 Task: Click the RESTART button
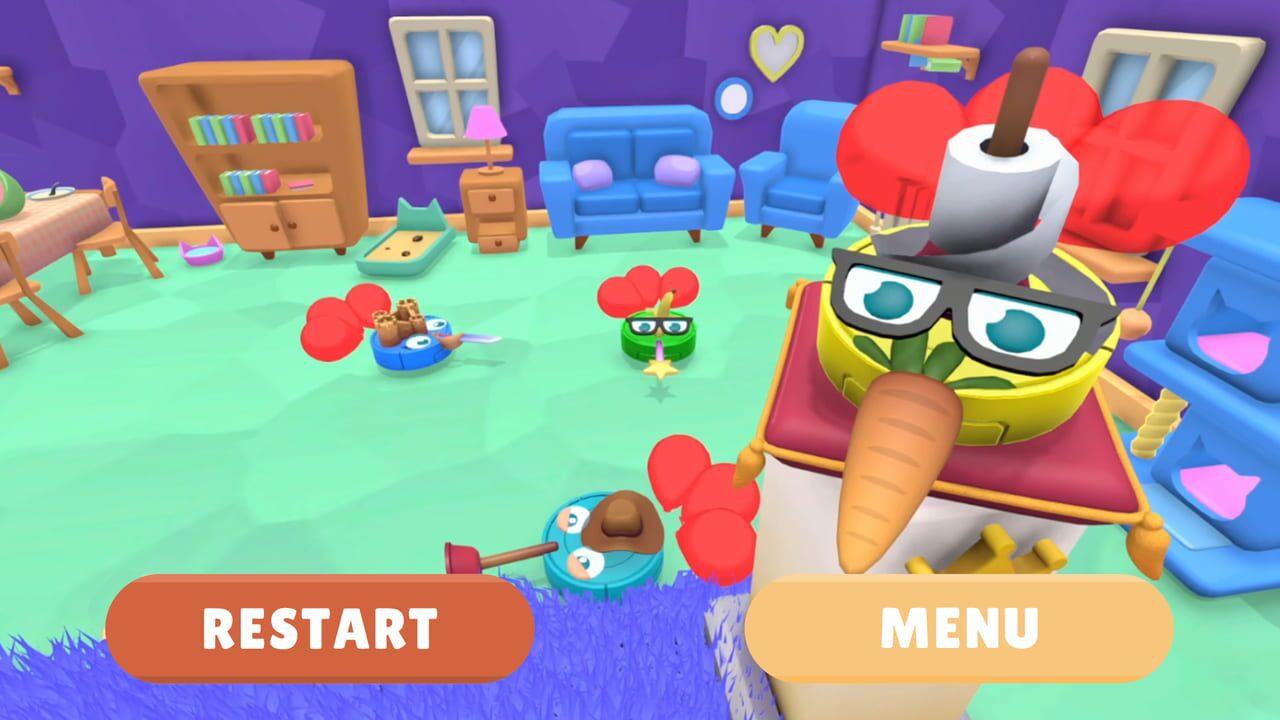pyautogui.click(x=318, y=627)
